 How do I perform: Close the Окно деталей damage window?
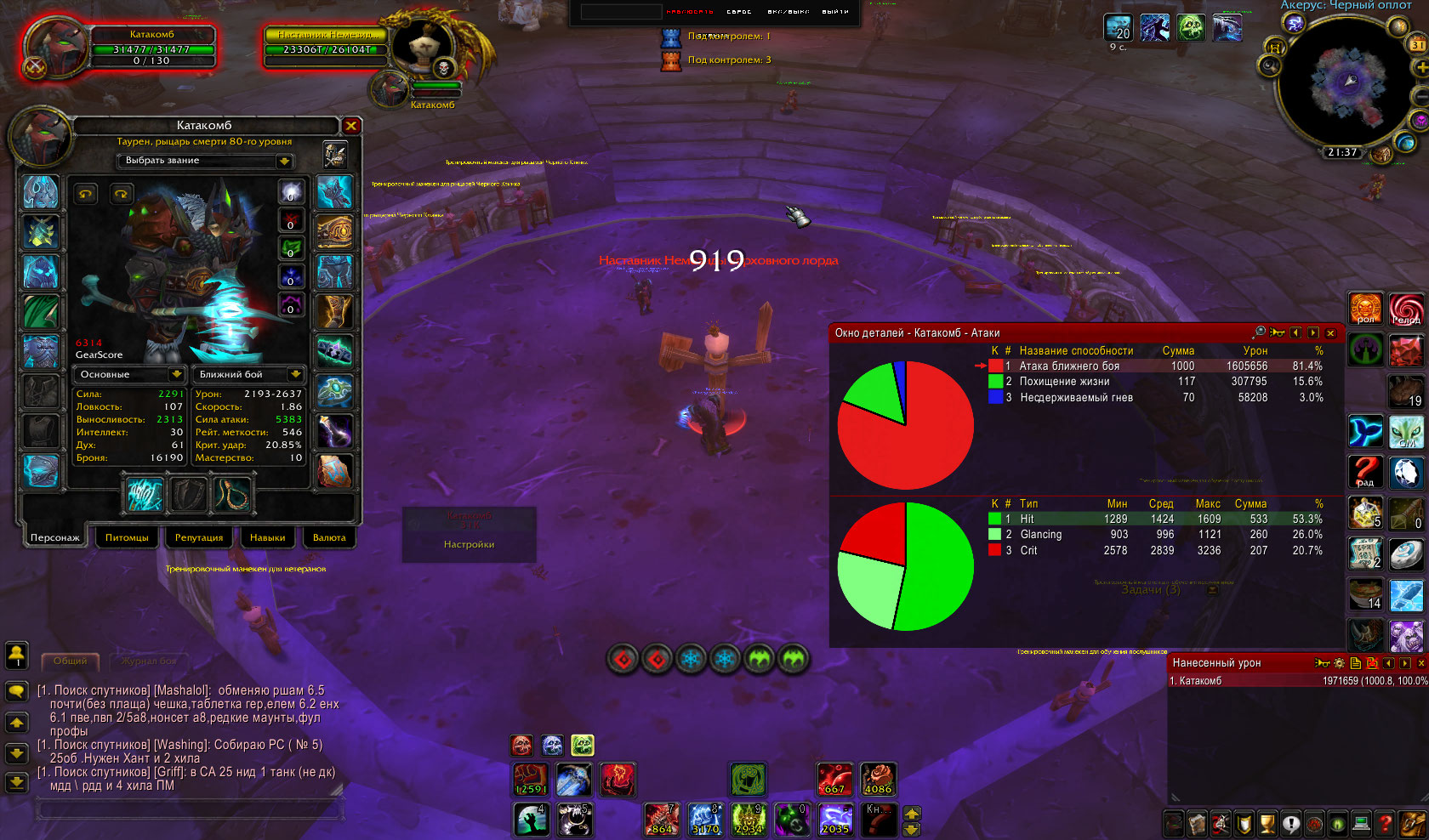(1330, 333)
